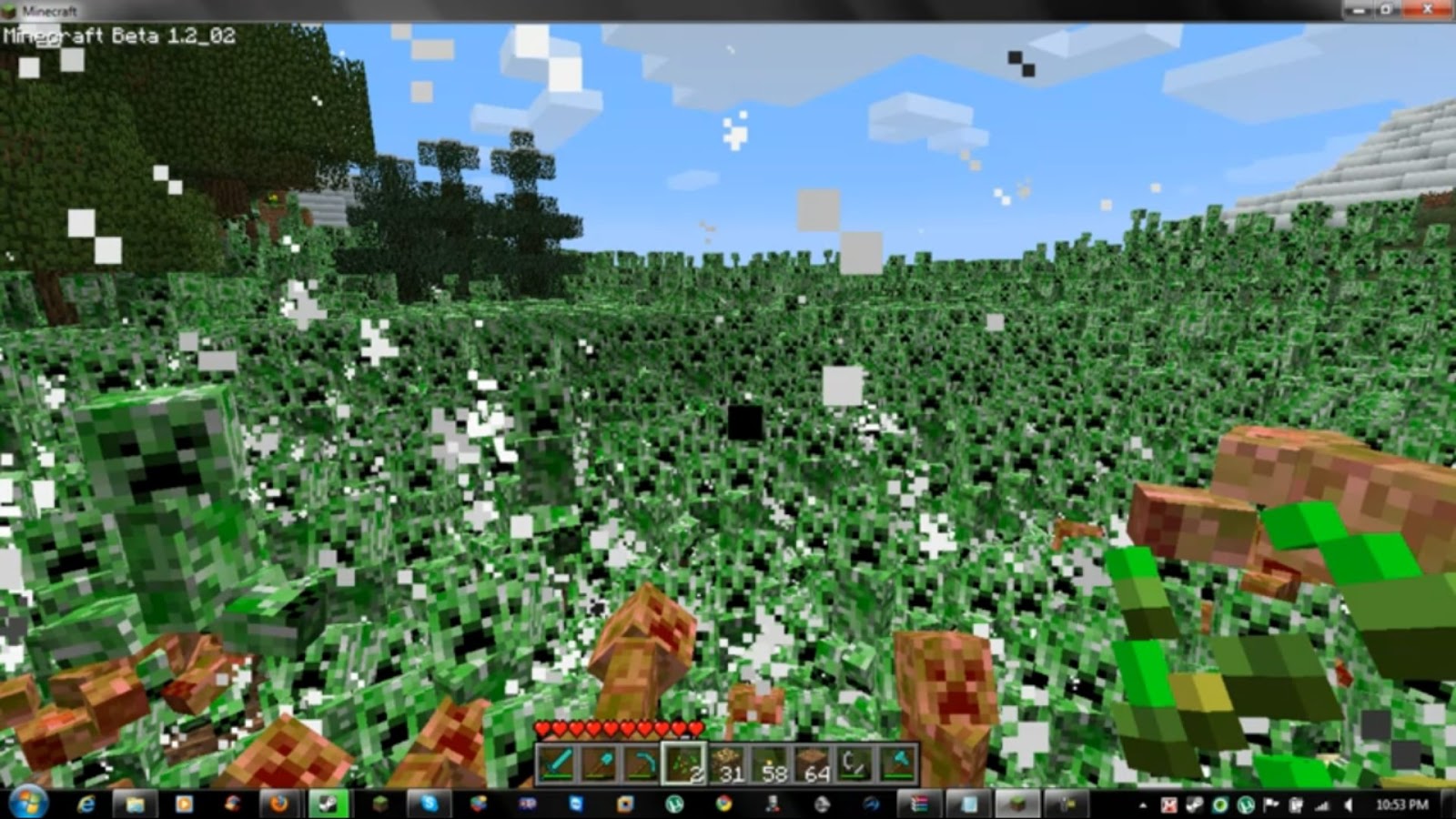Screen dimensions: 1456x819
Task: Select the flint and steel hotbar slot
Action: pyautogui.click(x=857, y=767)
